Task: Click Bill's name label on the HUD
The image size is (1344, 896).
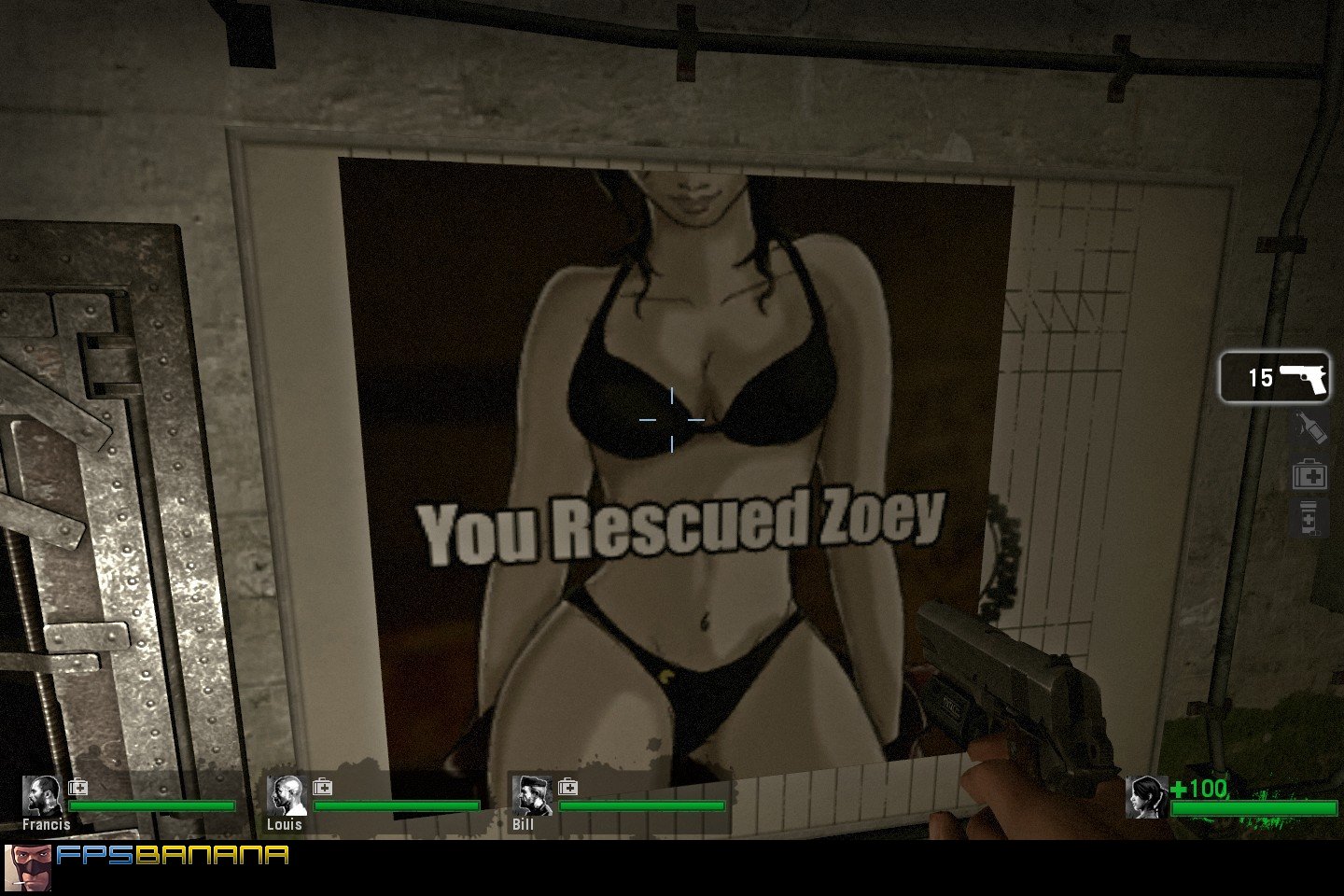Action: coord(523,825)
